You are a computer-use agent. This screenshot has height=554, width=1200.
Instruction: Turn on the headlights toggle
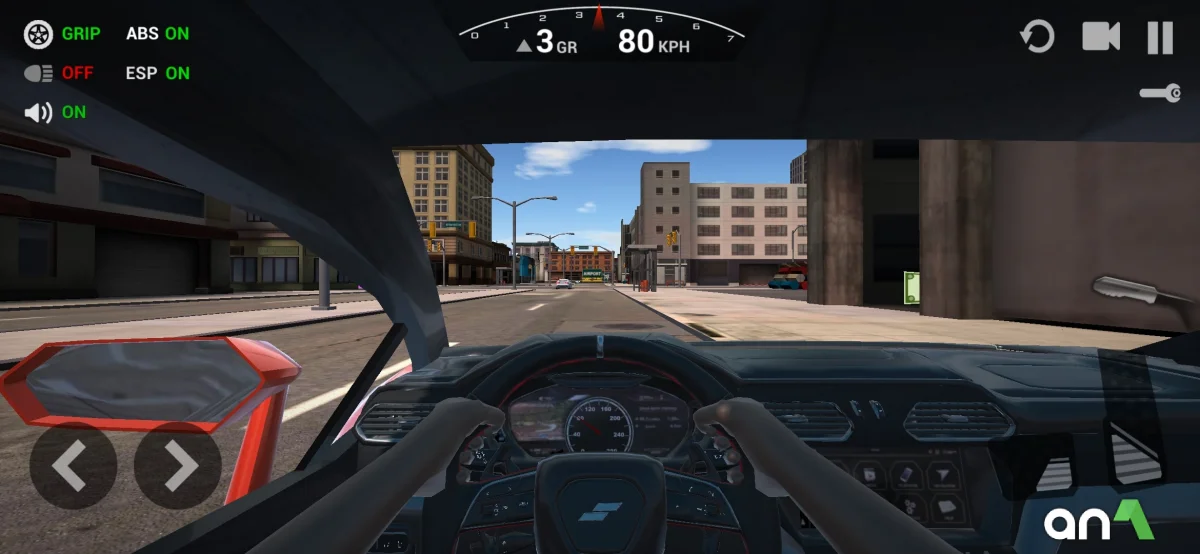tap(58, 73)
